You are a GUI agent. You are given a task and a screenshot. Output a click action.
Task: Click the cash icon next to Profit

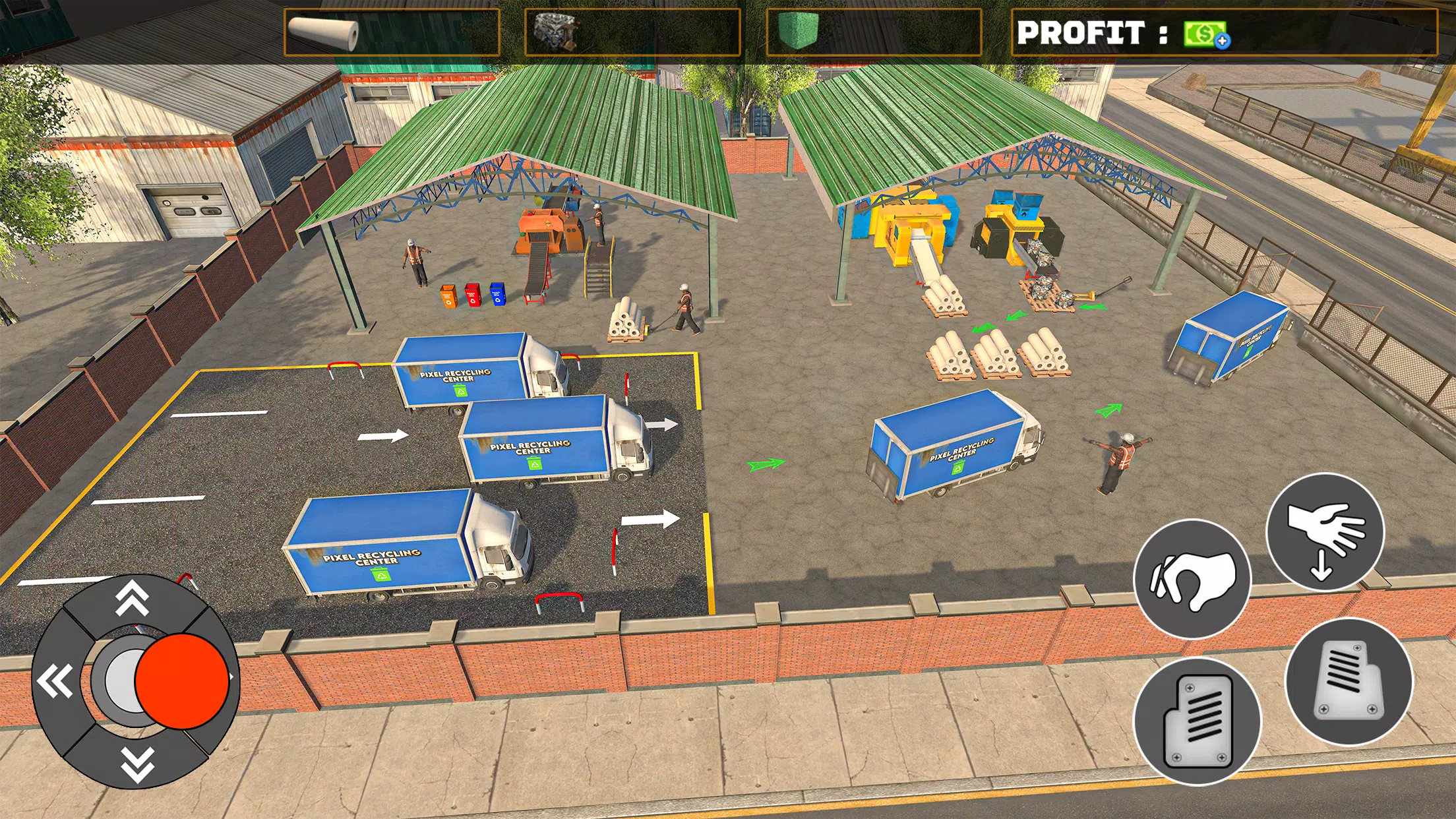pos(1203,33)
